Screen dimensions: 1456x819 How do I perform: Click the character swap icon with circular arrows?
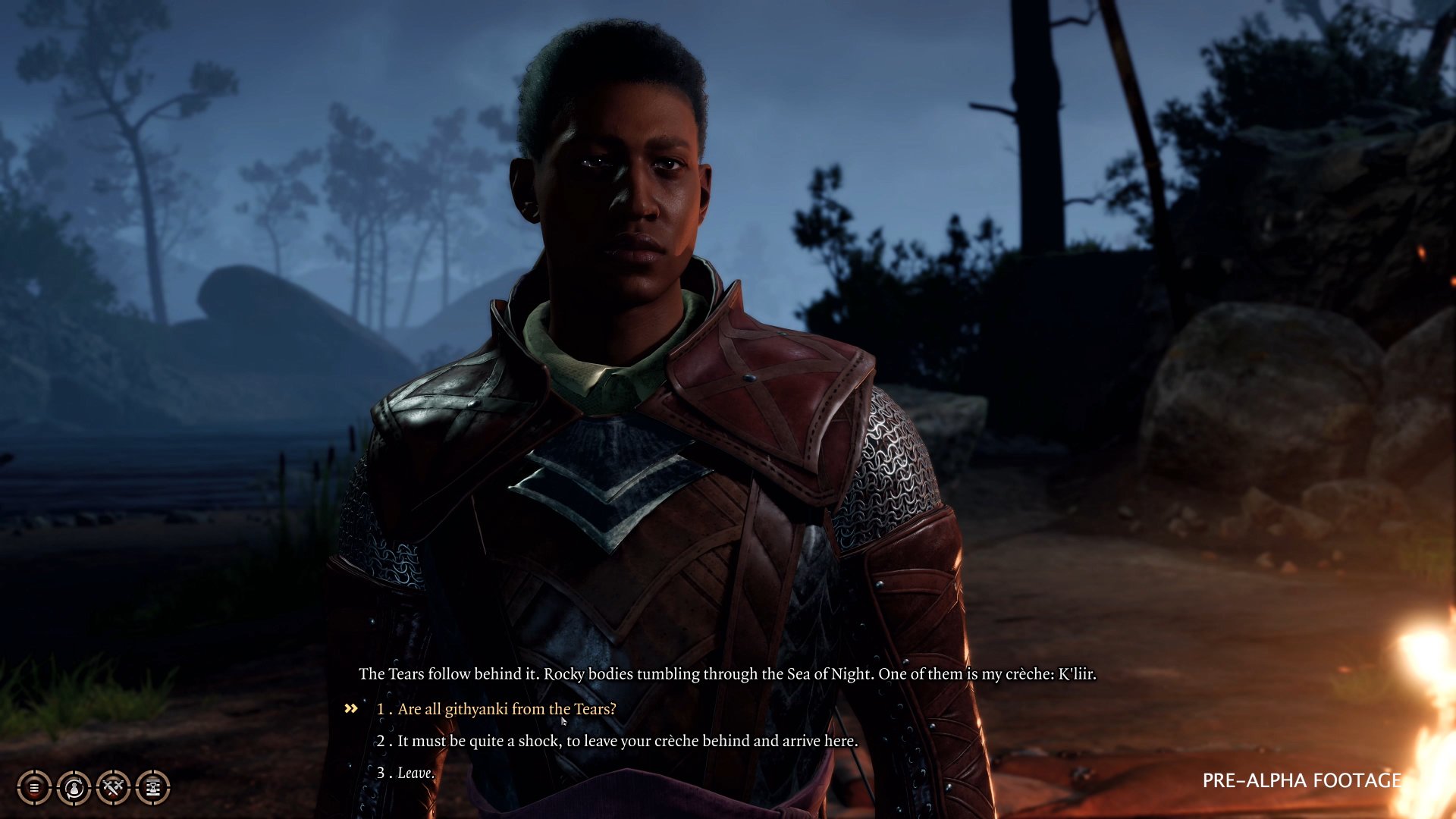(74, 788)
